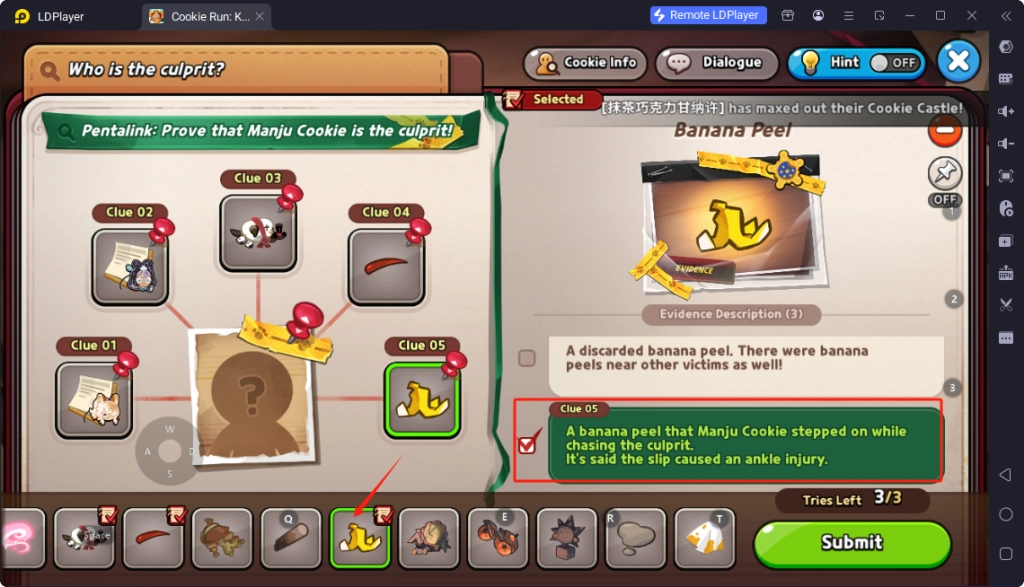
Task: Tick the discarded banana peel description checkbox
Action: point(527,358)
